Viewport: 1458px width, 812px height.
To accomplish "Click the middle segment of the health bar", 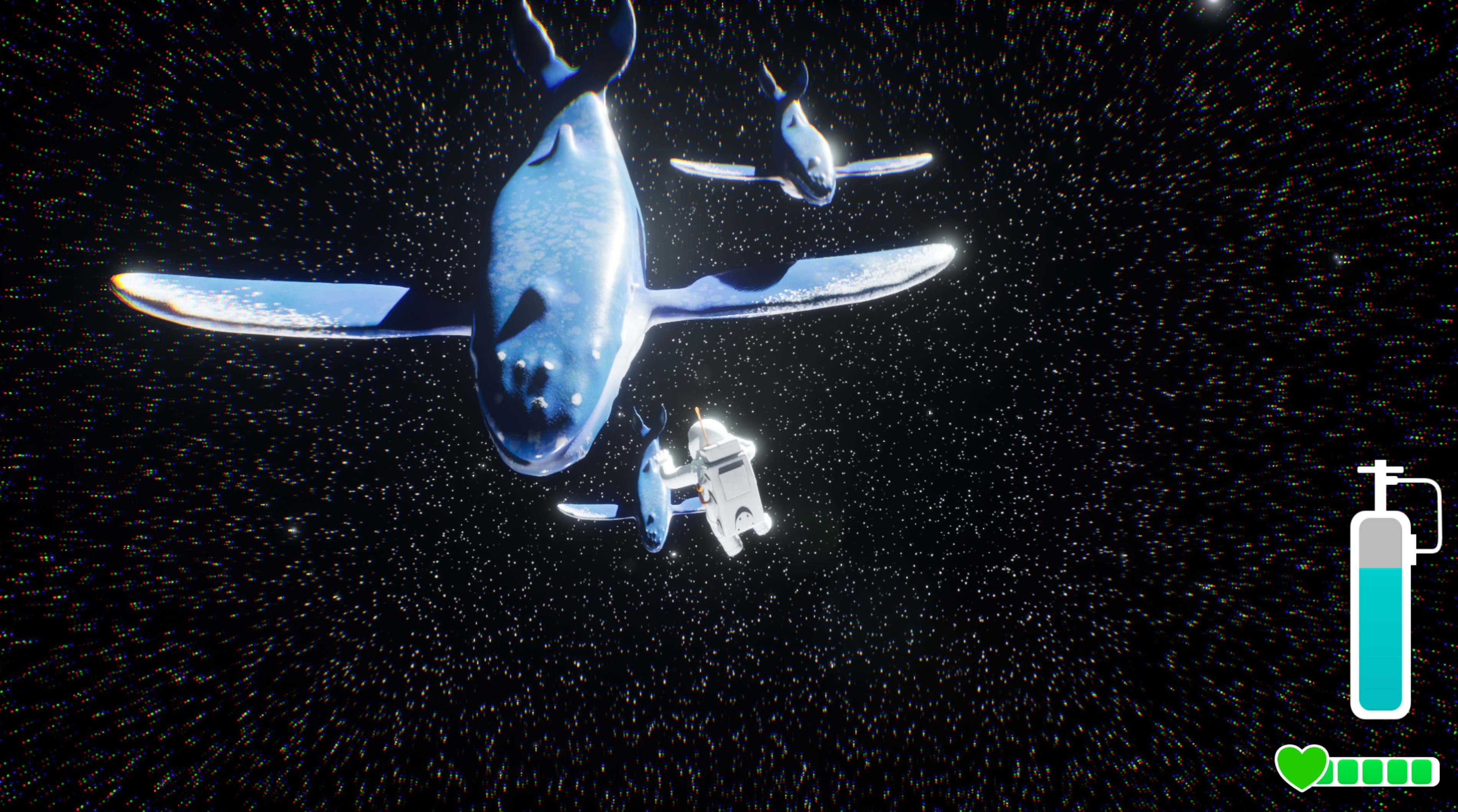I will click(x=1373, y=771).
